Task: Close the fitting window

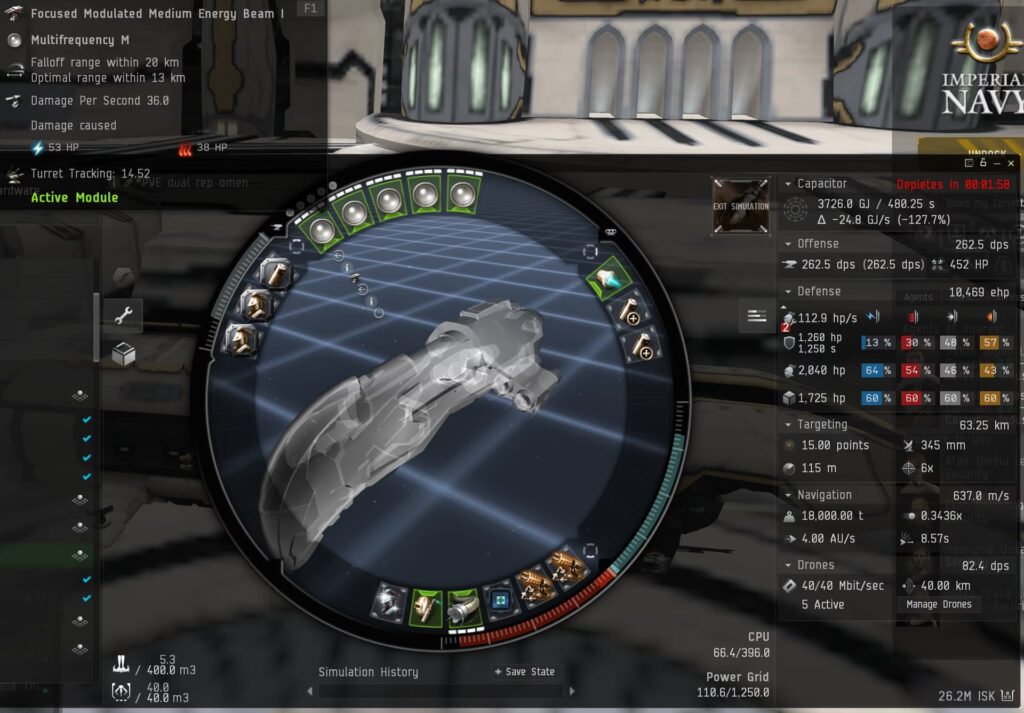Action: (1011, 162)
